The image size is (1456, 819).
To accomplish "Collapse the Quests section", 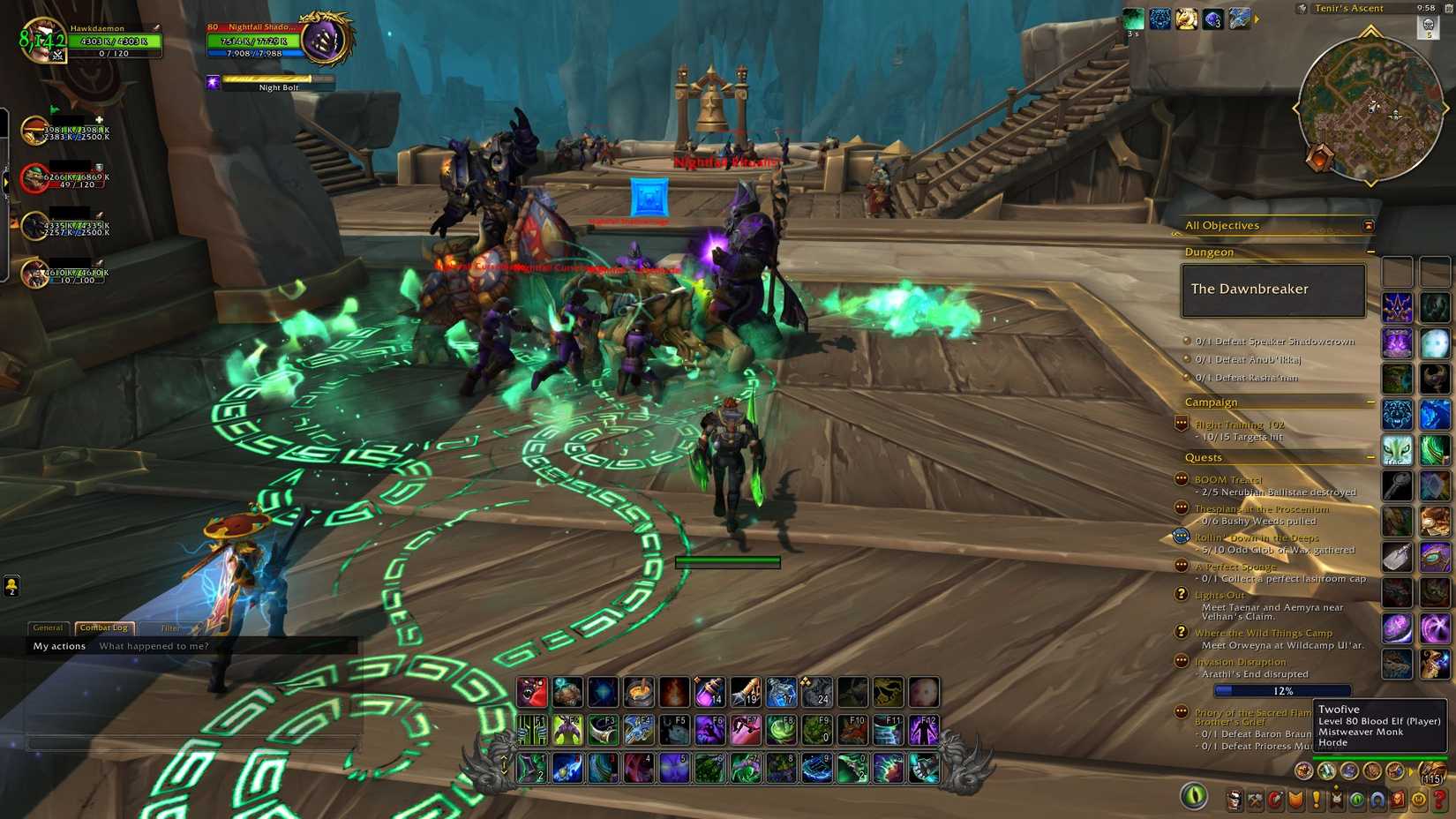I will pos(1371,457).
